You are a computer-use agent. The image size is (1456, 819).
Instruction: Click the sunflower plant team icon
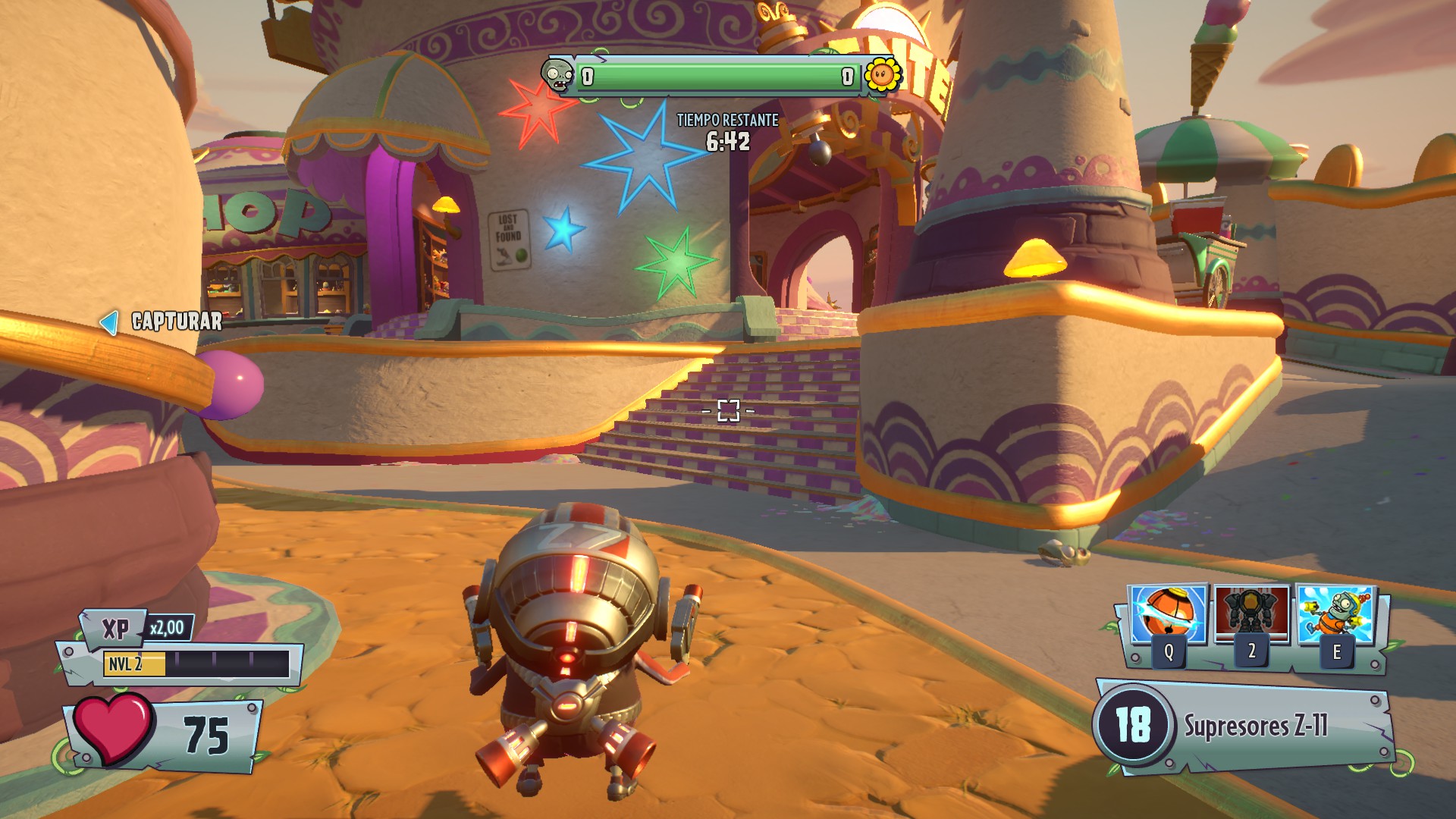point(883,76)
